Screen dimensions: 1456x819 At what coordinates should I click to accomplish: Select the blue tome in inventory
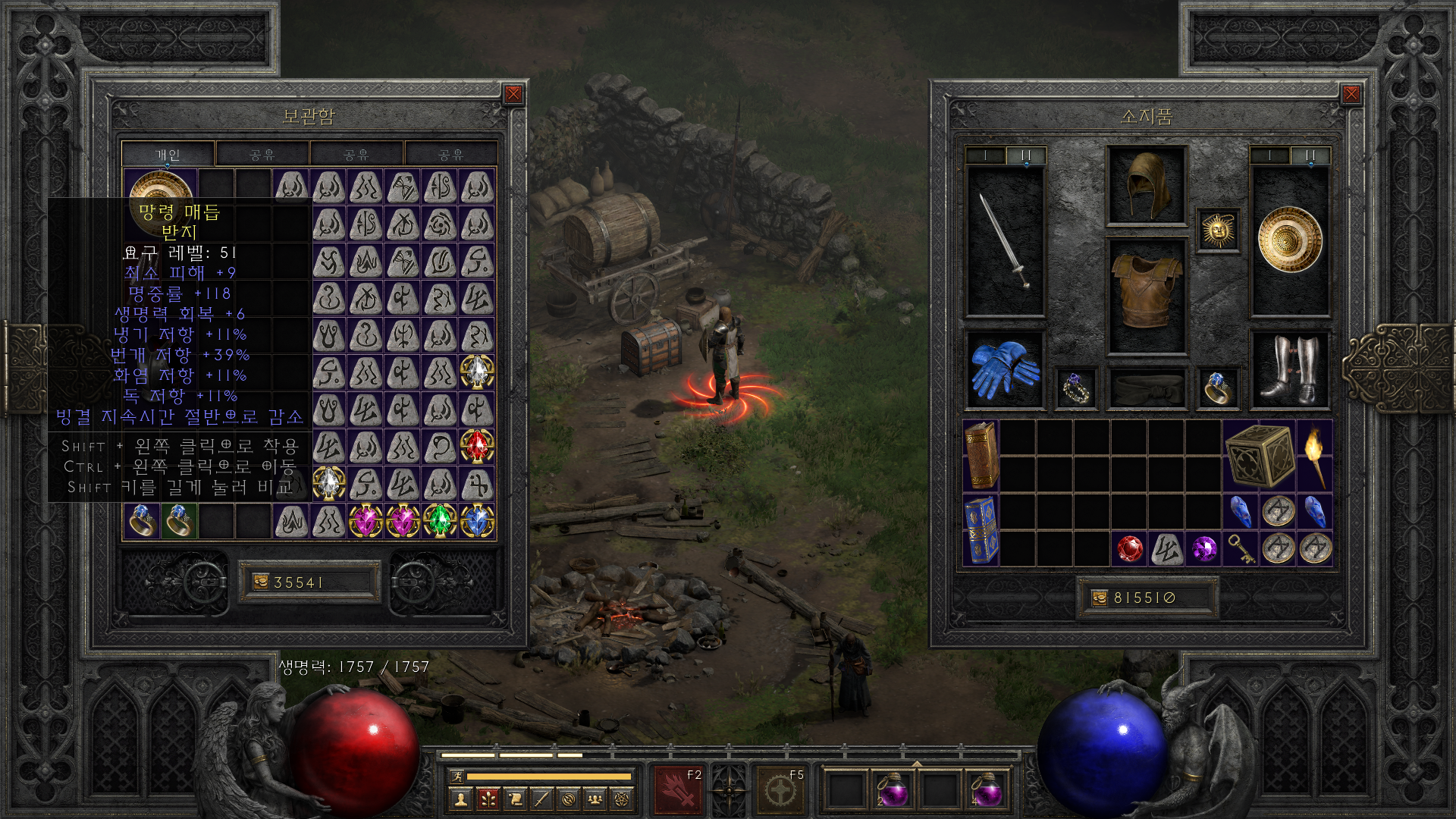[981, 530]
